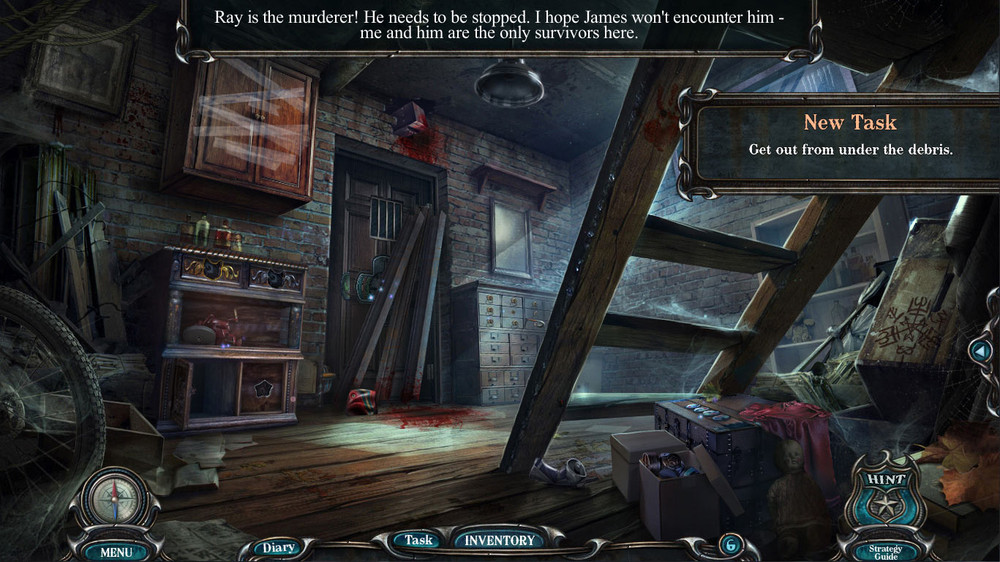Viewport: 1000px width, 562px height.
Task: Open the Diary
Action: pos(277,547)
